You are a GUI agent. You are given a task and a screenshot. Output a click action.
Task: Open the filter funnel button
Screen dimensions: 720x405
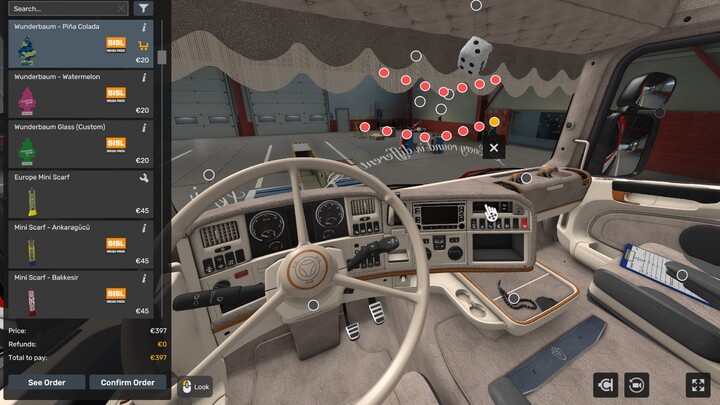[144, 8]
